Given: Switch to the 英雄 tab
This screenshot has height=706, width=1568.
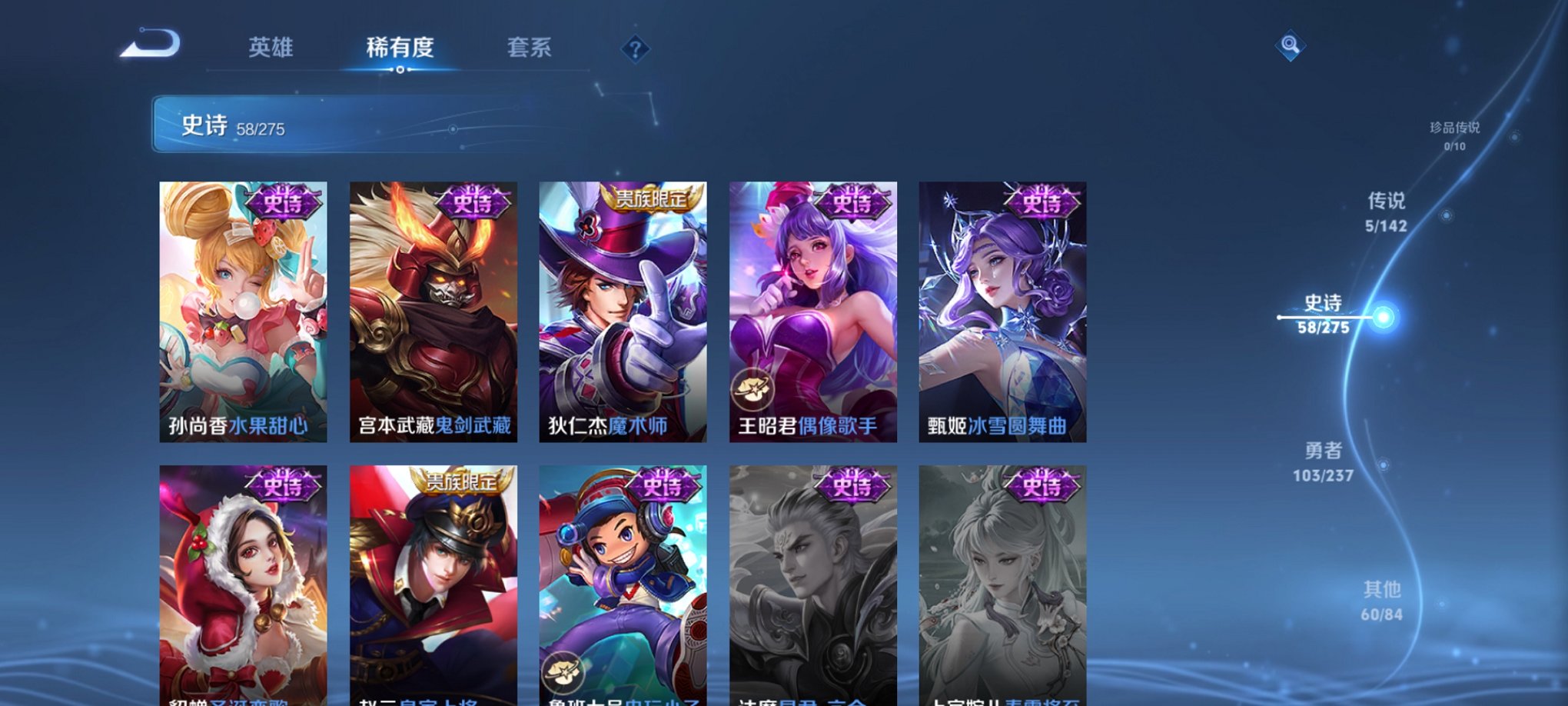Looking at the screenshot, I should 273,48.
